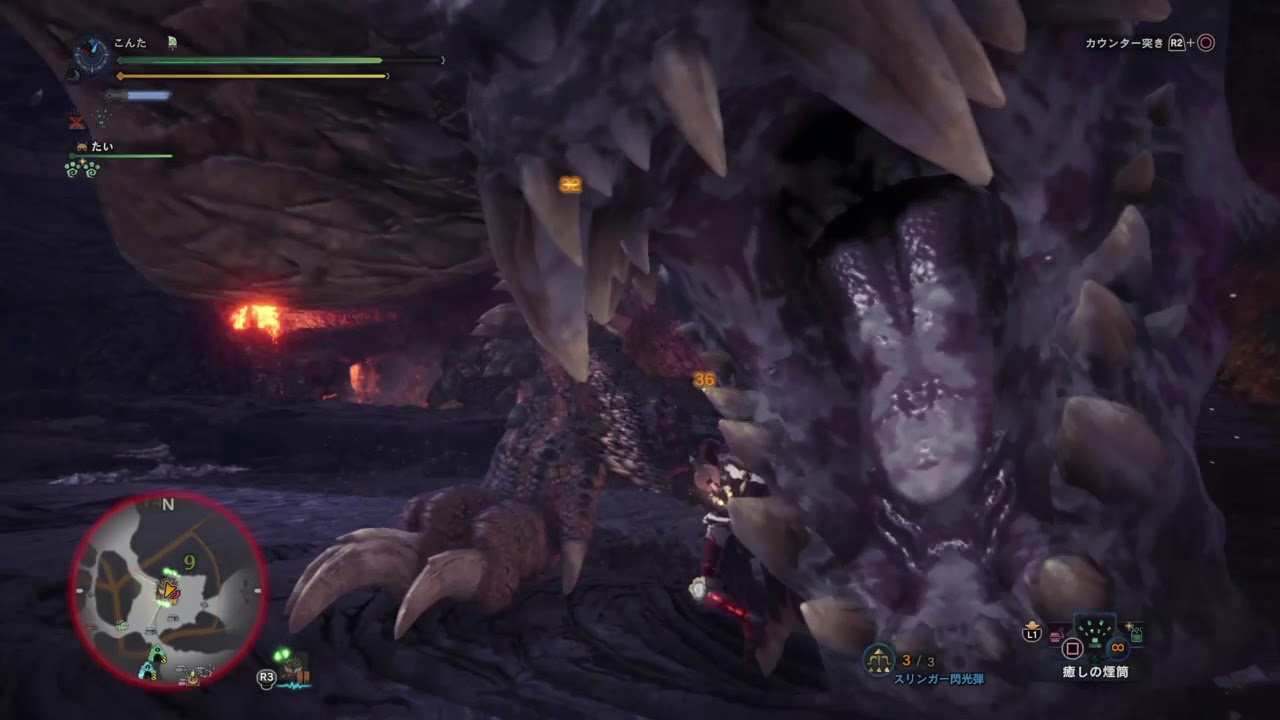This screenshot has height=720, width=1280.
Task: Click the target monster icon beside the minimap
Action: (x=293, y=667)
